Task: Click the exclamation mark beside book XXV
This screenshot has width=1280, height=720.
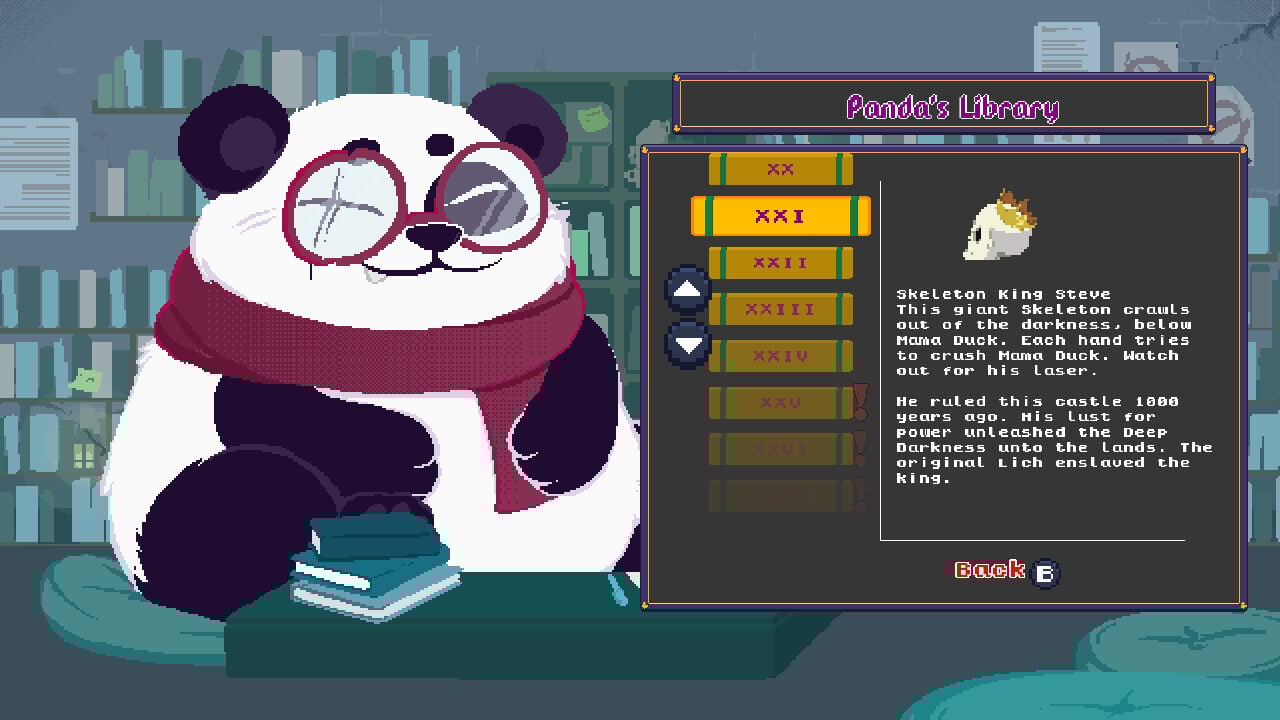Action: (x=858, y=402)
